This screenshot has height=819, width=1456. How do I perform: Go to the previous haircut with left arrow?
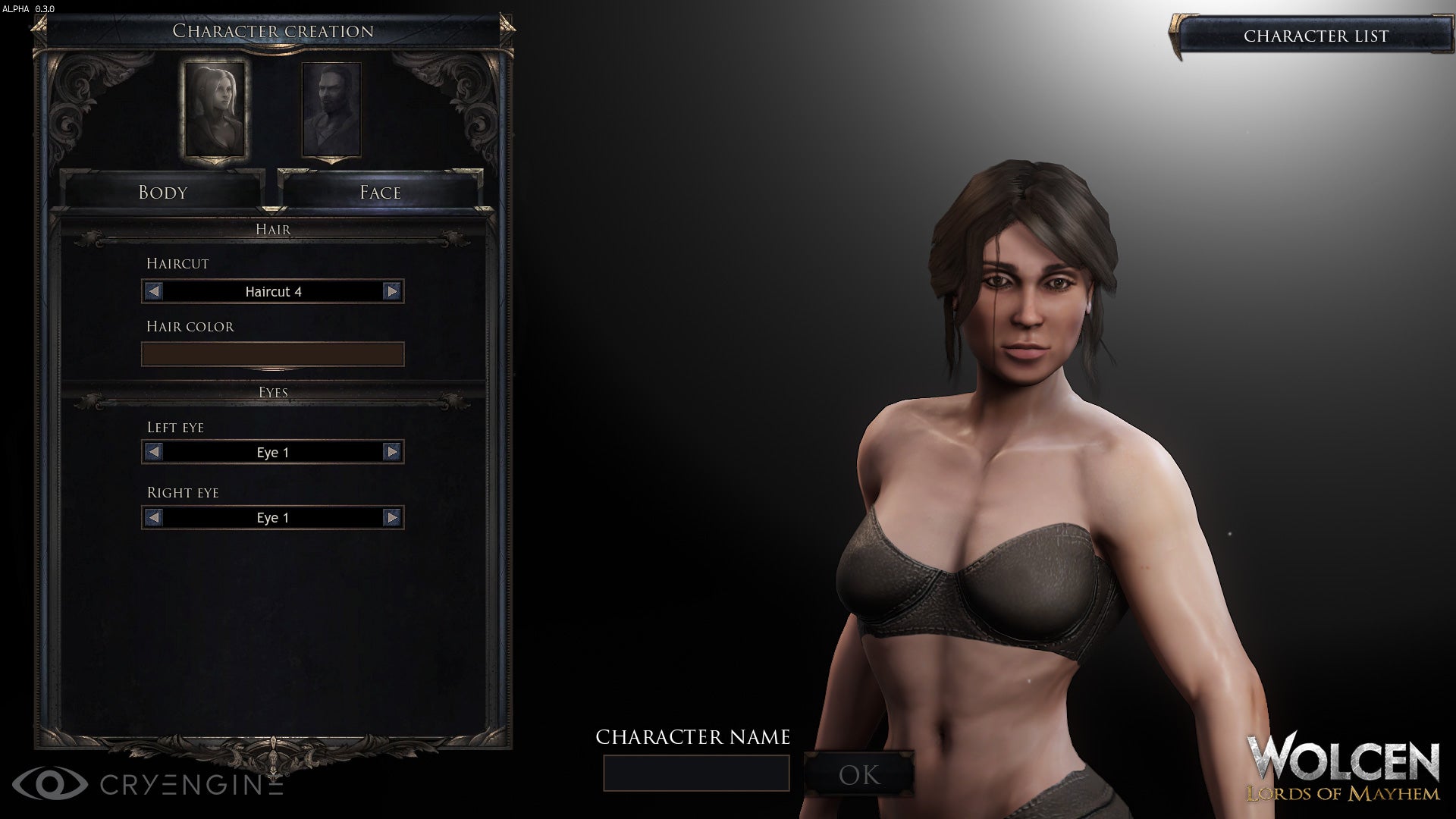click(x=152, y=291)
